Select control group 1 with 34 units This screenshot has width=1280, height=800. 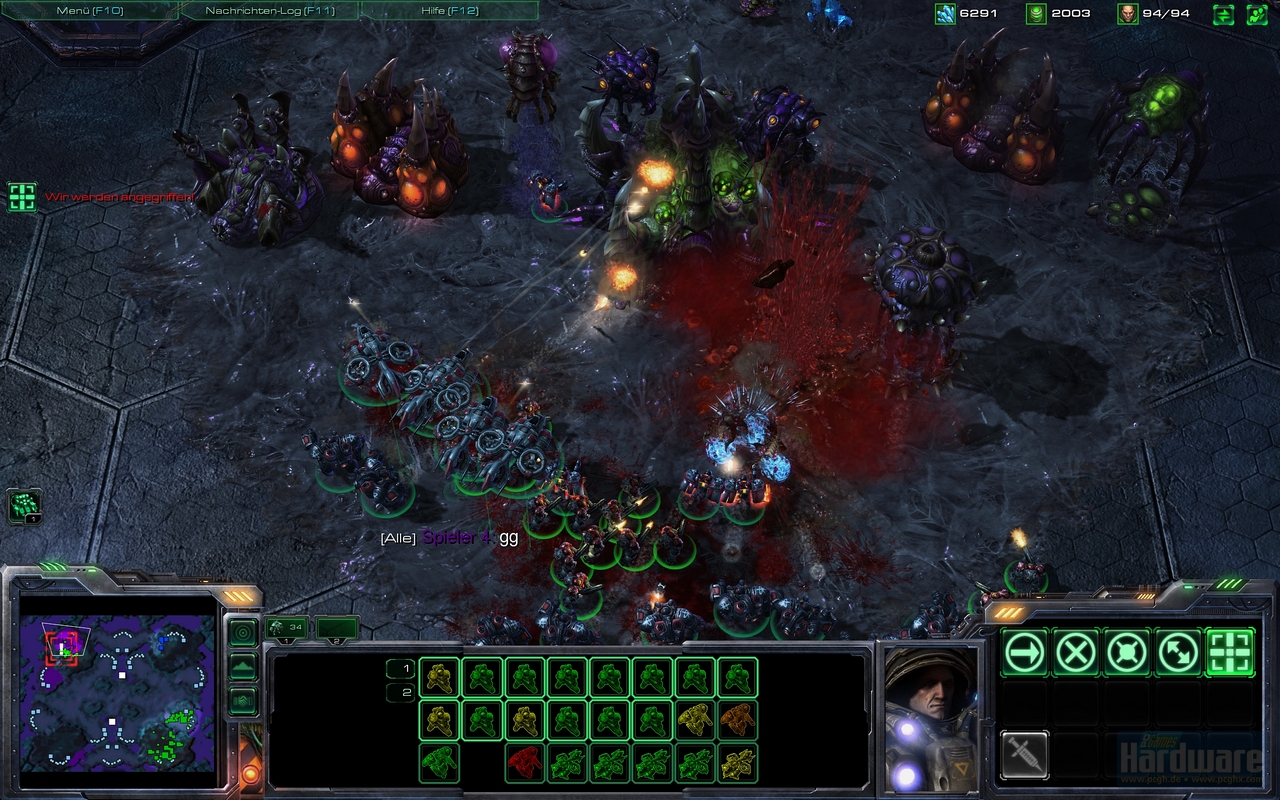point(288,628)
